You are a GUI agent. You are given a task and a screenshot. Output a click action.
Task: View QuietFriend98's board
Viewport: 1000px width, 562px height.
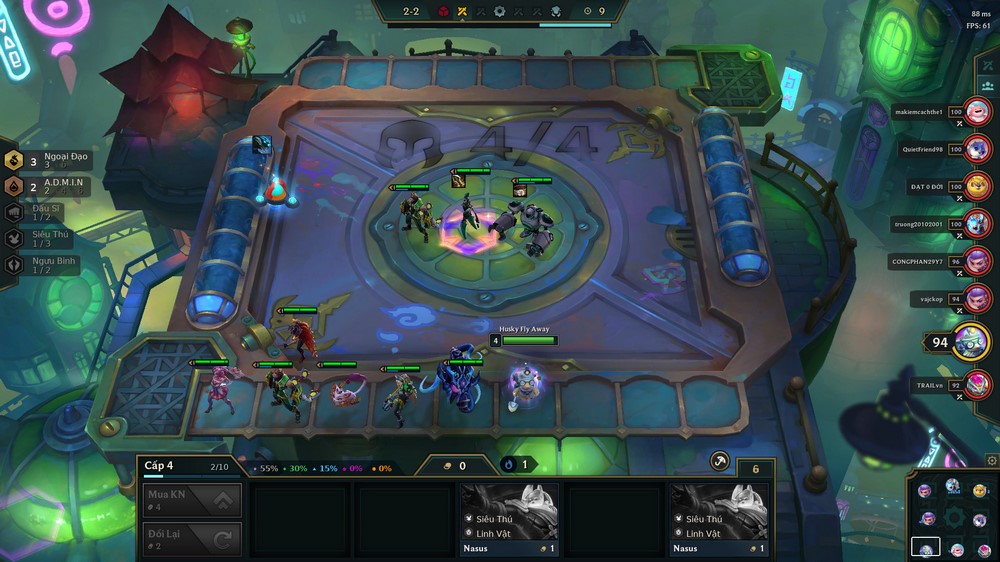(977, 149)
